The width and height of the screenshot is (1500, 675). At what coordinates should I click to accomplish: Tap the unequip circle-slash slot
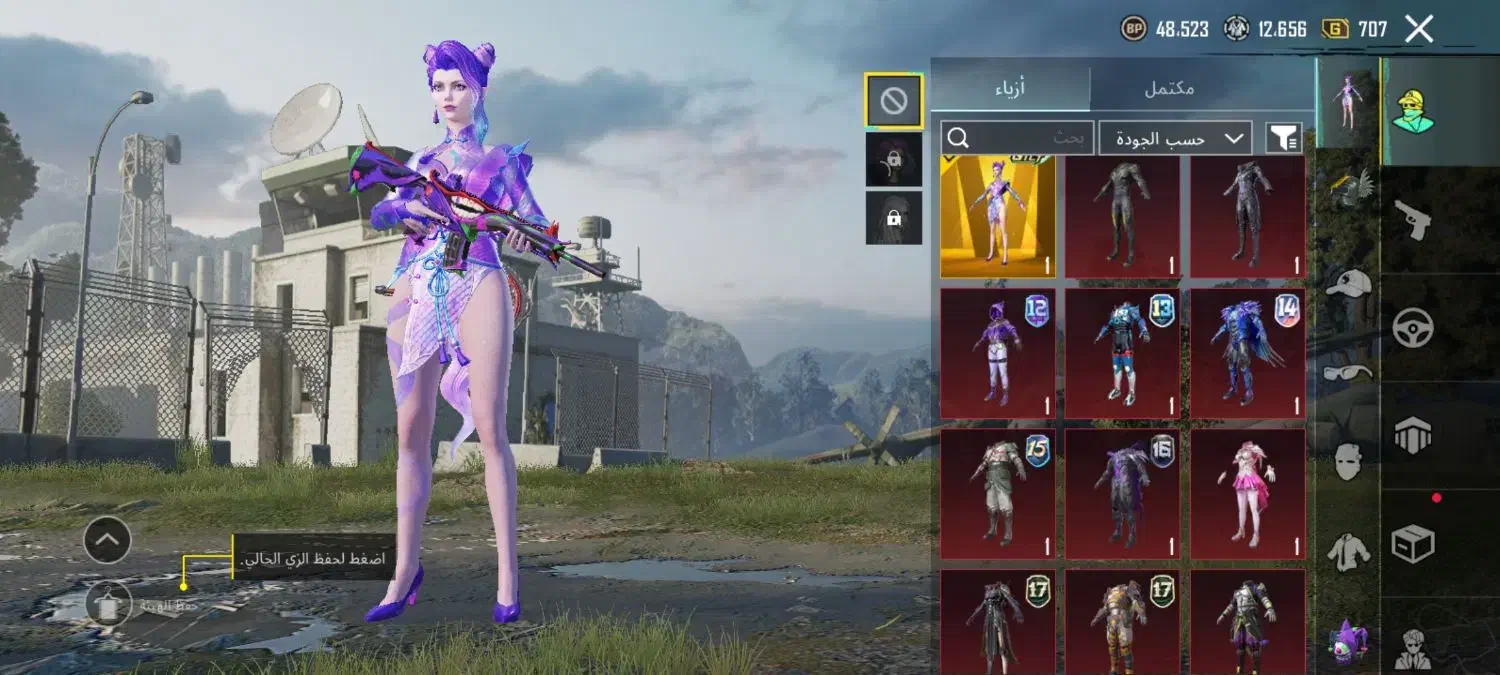click(893, 100)
